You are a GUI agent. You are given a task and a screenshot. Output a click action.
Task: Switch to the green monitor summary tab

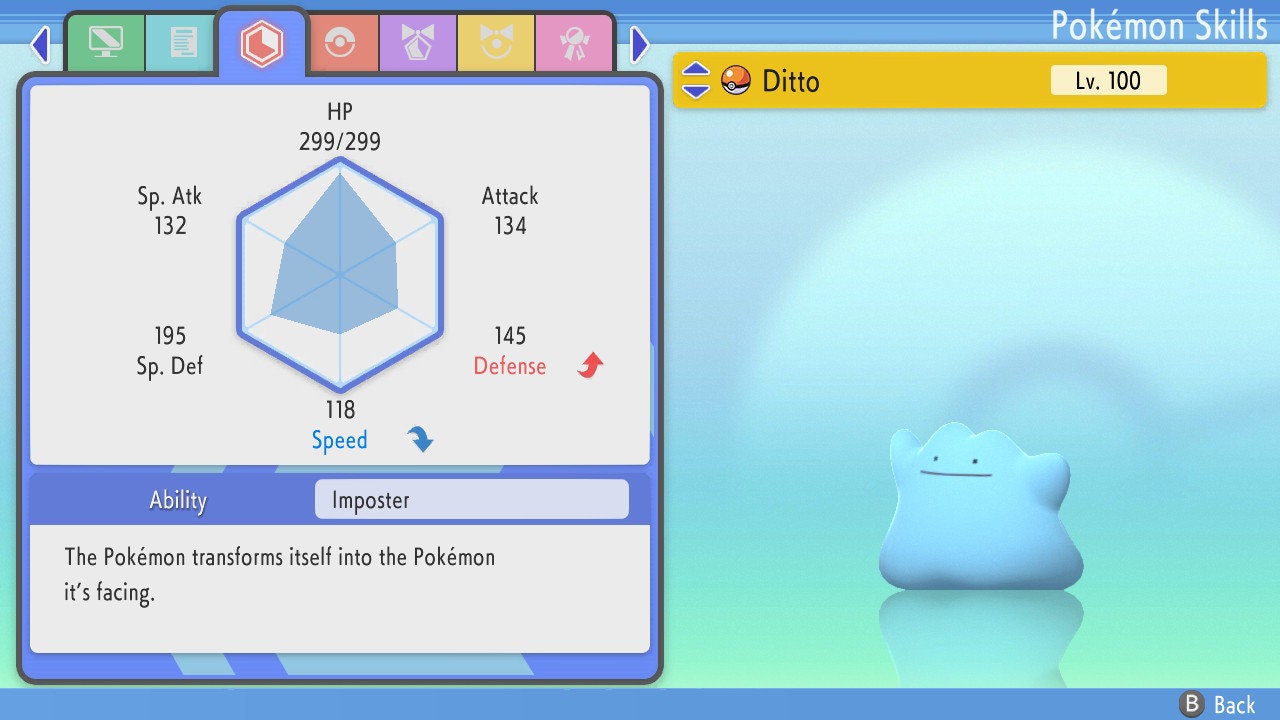105,43
